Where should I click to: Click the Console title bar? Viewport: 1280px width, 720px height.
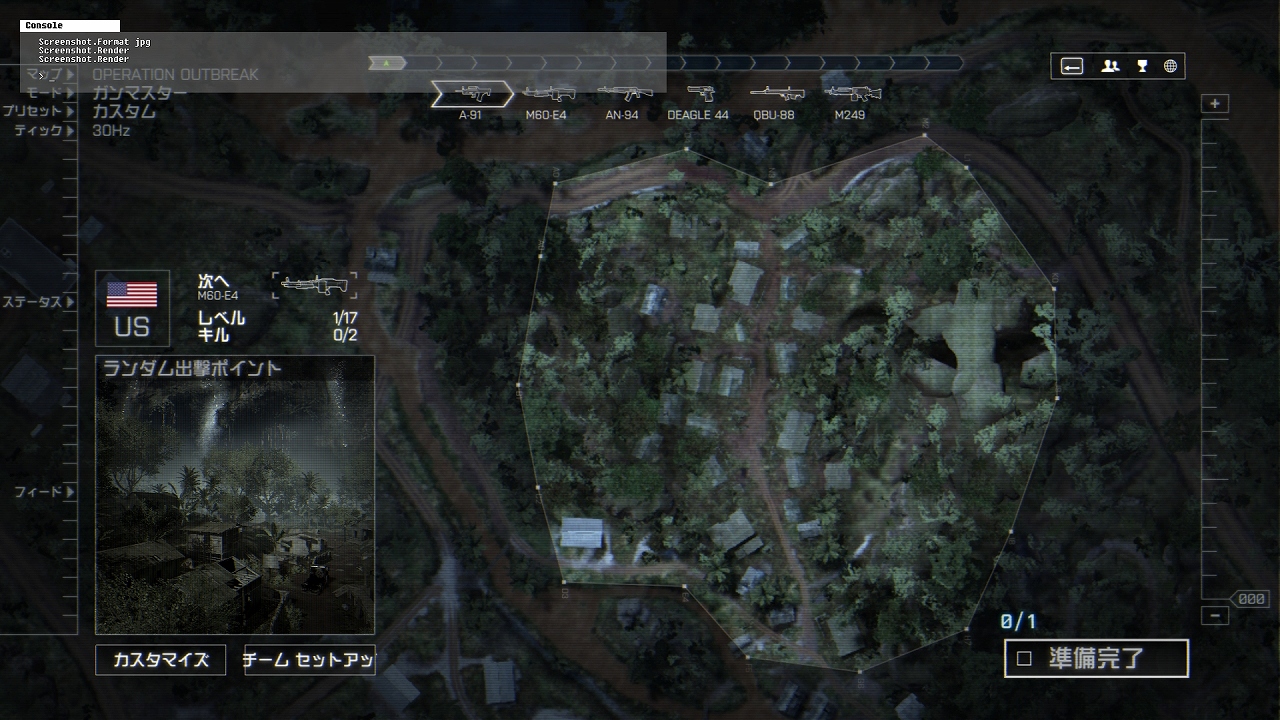click(70, 26)
